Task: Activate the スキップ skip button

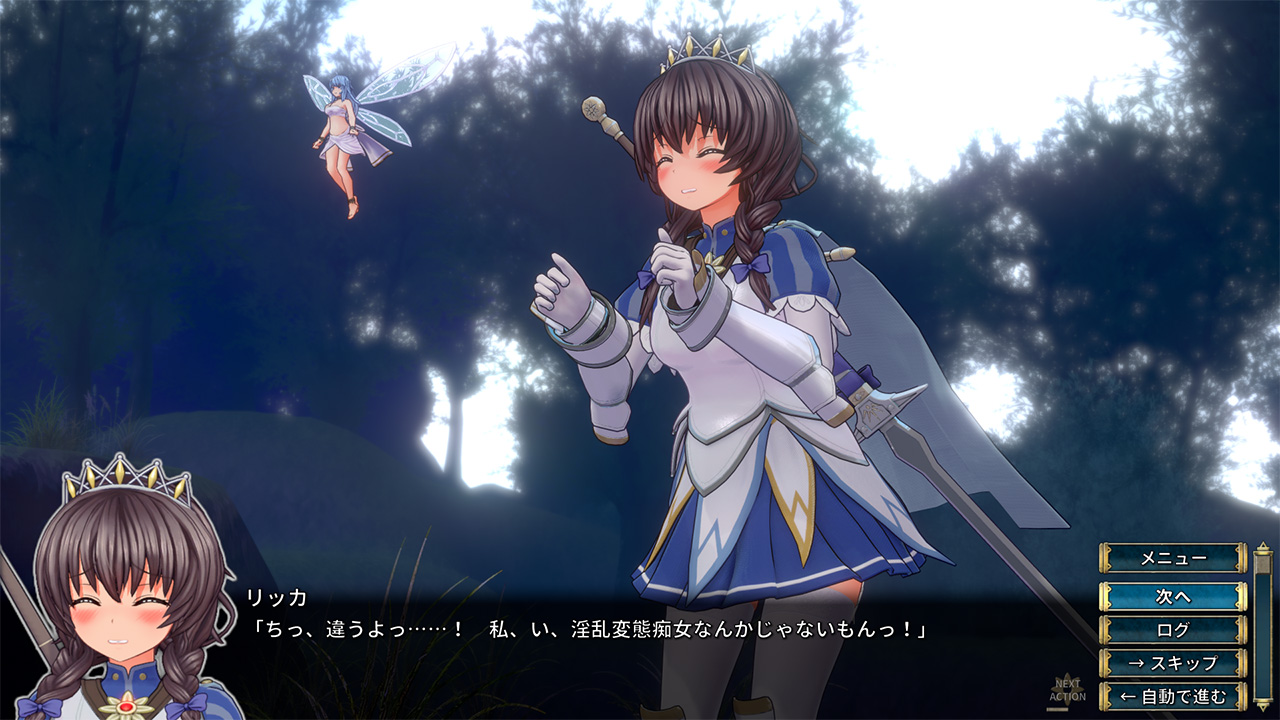Action: click(x=1173, y=662)
